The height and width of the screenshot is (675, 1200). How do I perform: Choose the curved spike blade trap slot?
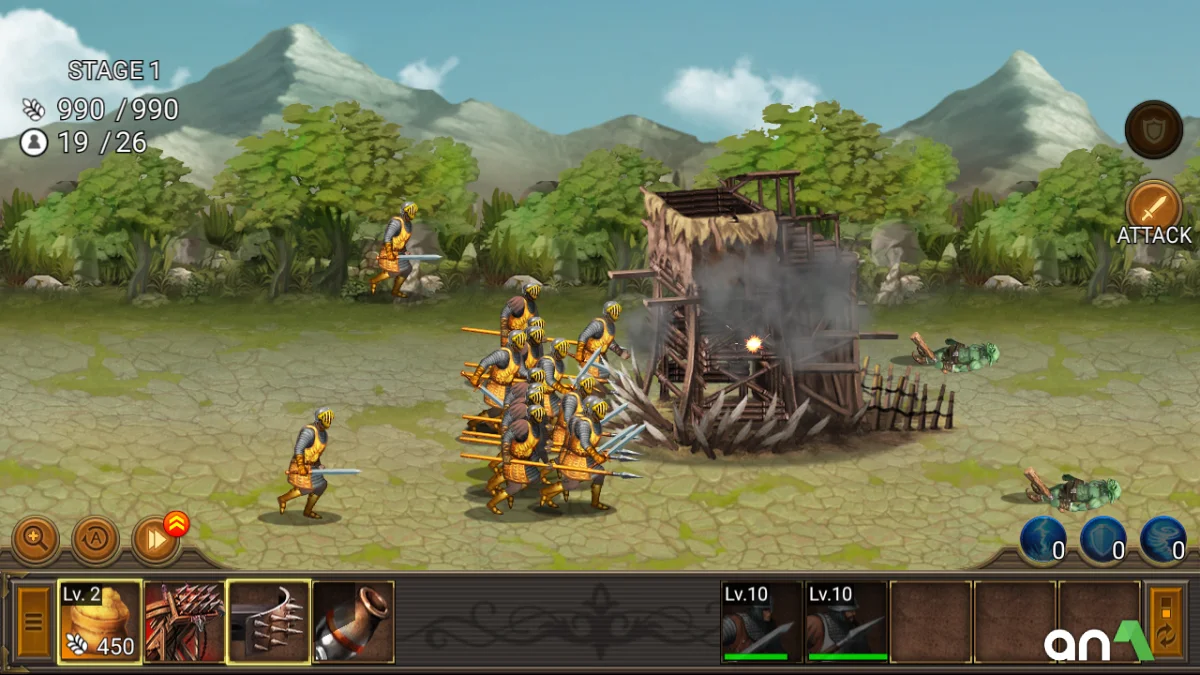coord(268,622)
